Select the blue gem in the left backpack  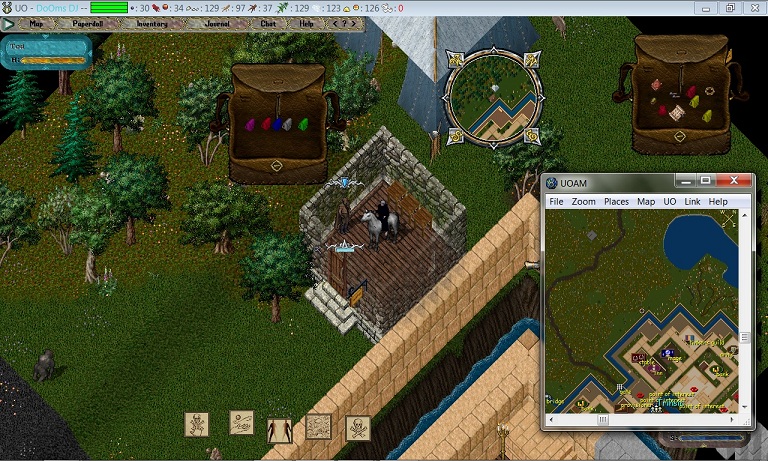coord(279,125)
